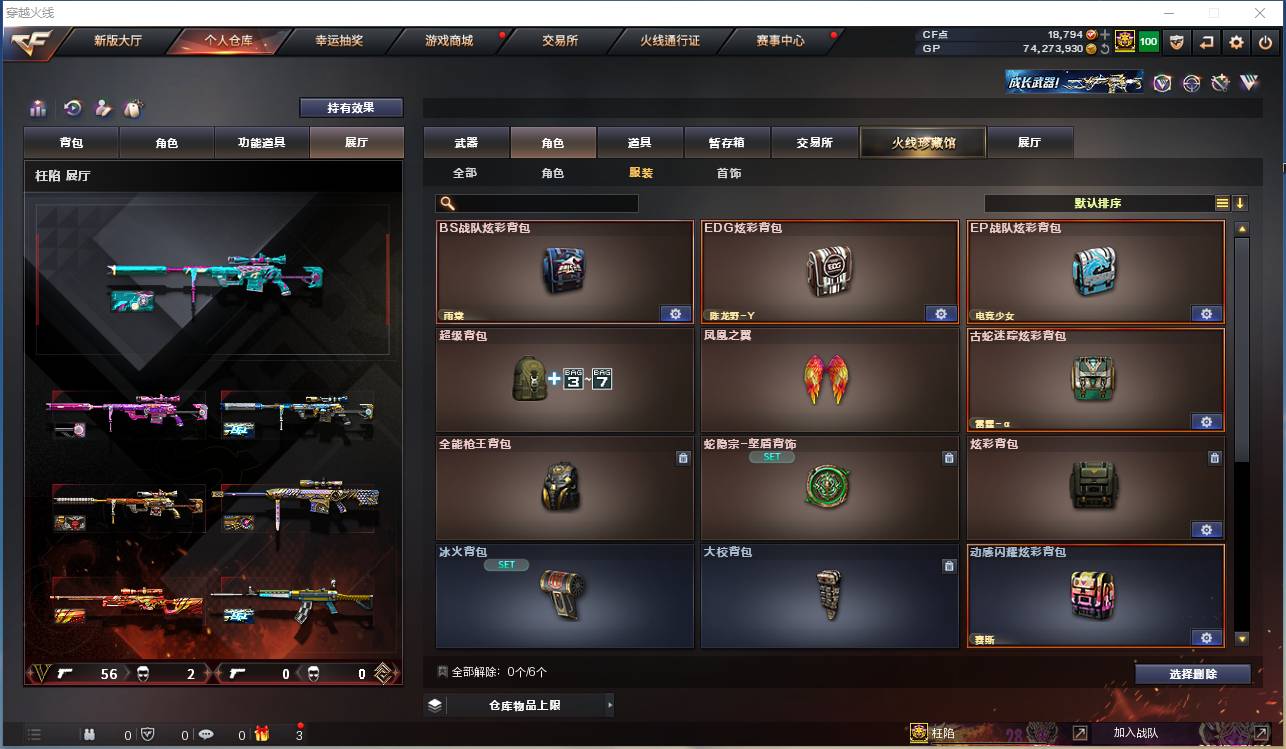Click the list view icon beside 默认排序
Screen dimensions: 1286x749
[x=1222, y=203]
